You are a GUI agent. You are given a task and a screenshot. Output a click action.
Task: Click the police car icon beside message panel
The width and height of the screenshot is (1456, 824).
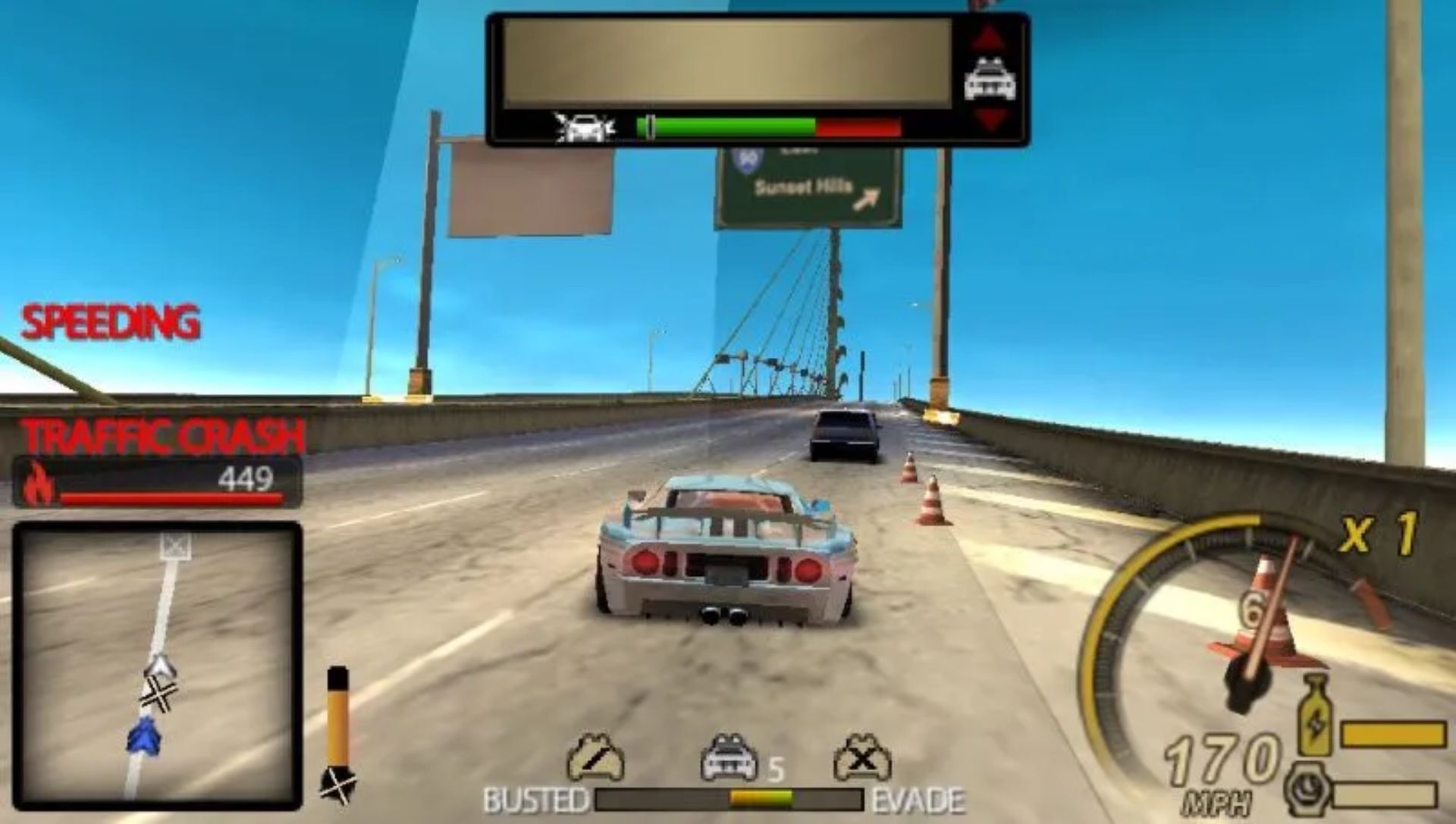point(989,80)
